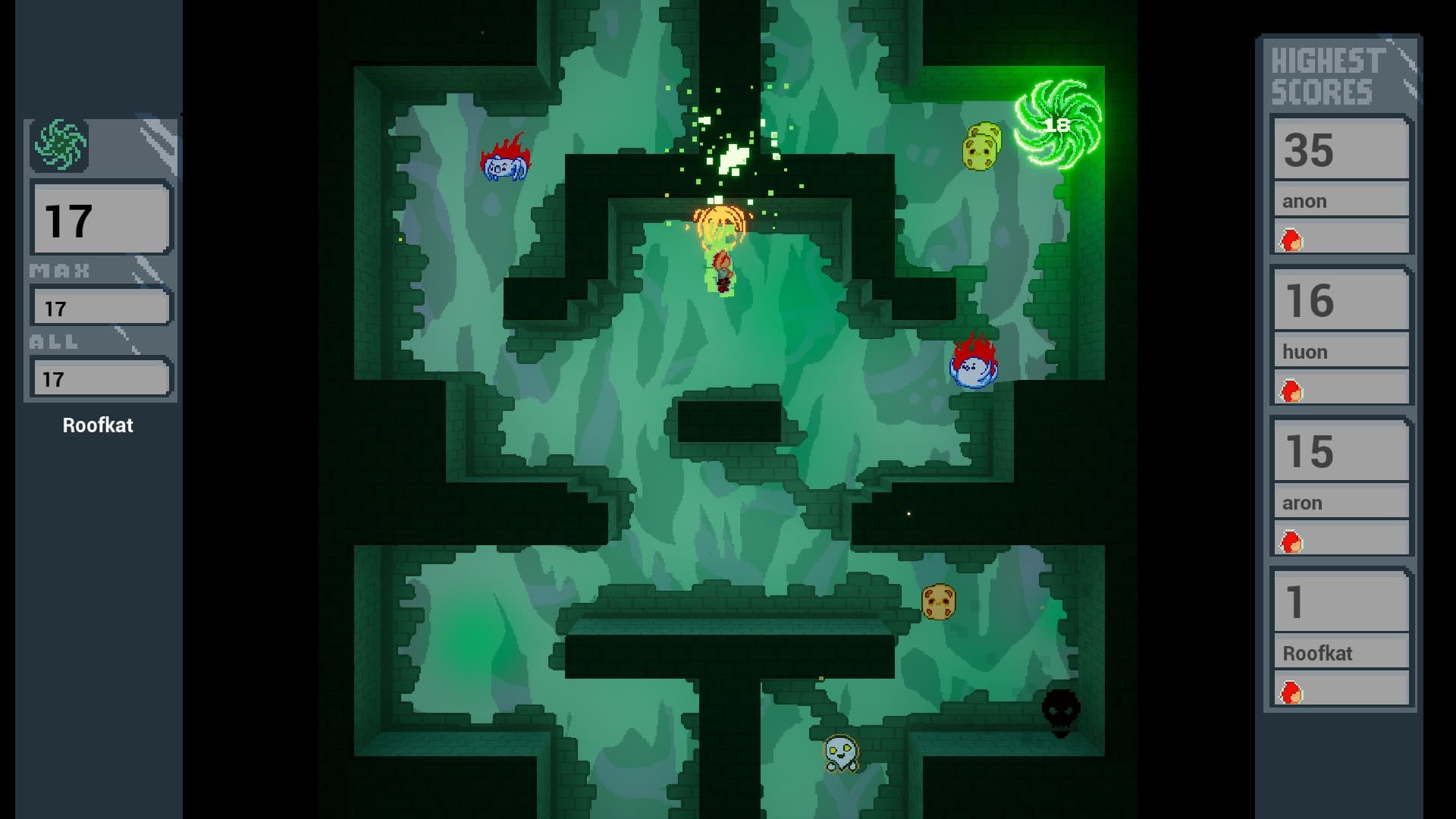Click the blue ghost with red flames

973,369
